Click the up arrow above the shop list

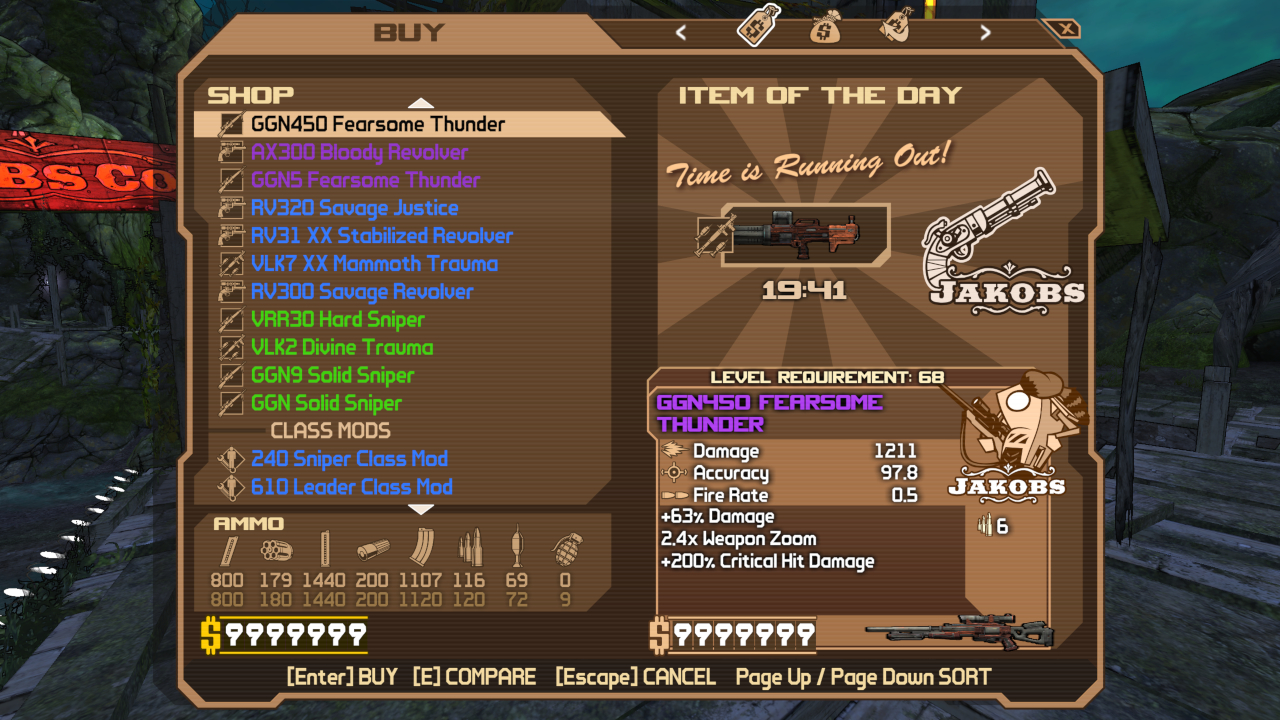(421, 101)
